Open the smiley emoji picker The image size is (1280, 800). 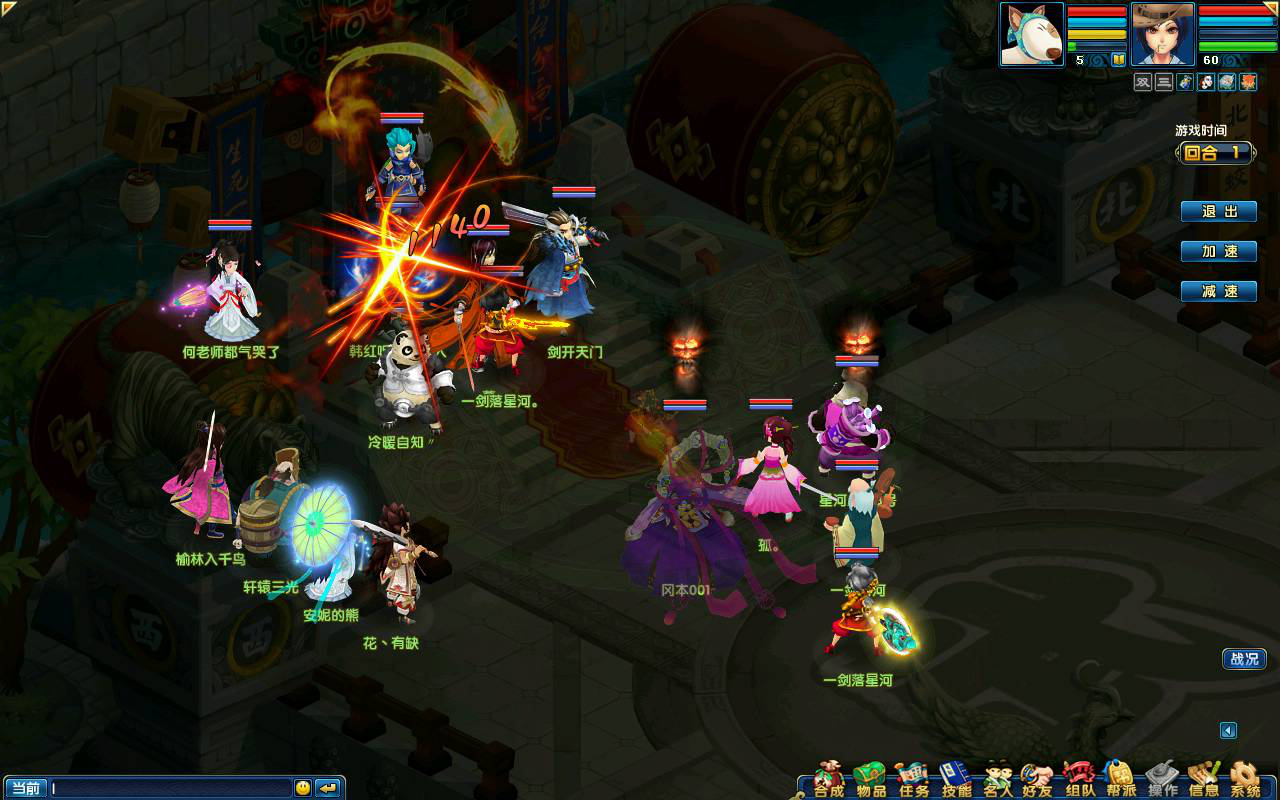point(303,788)
